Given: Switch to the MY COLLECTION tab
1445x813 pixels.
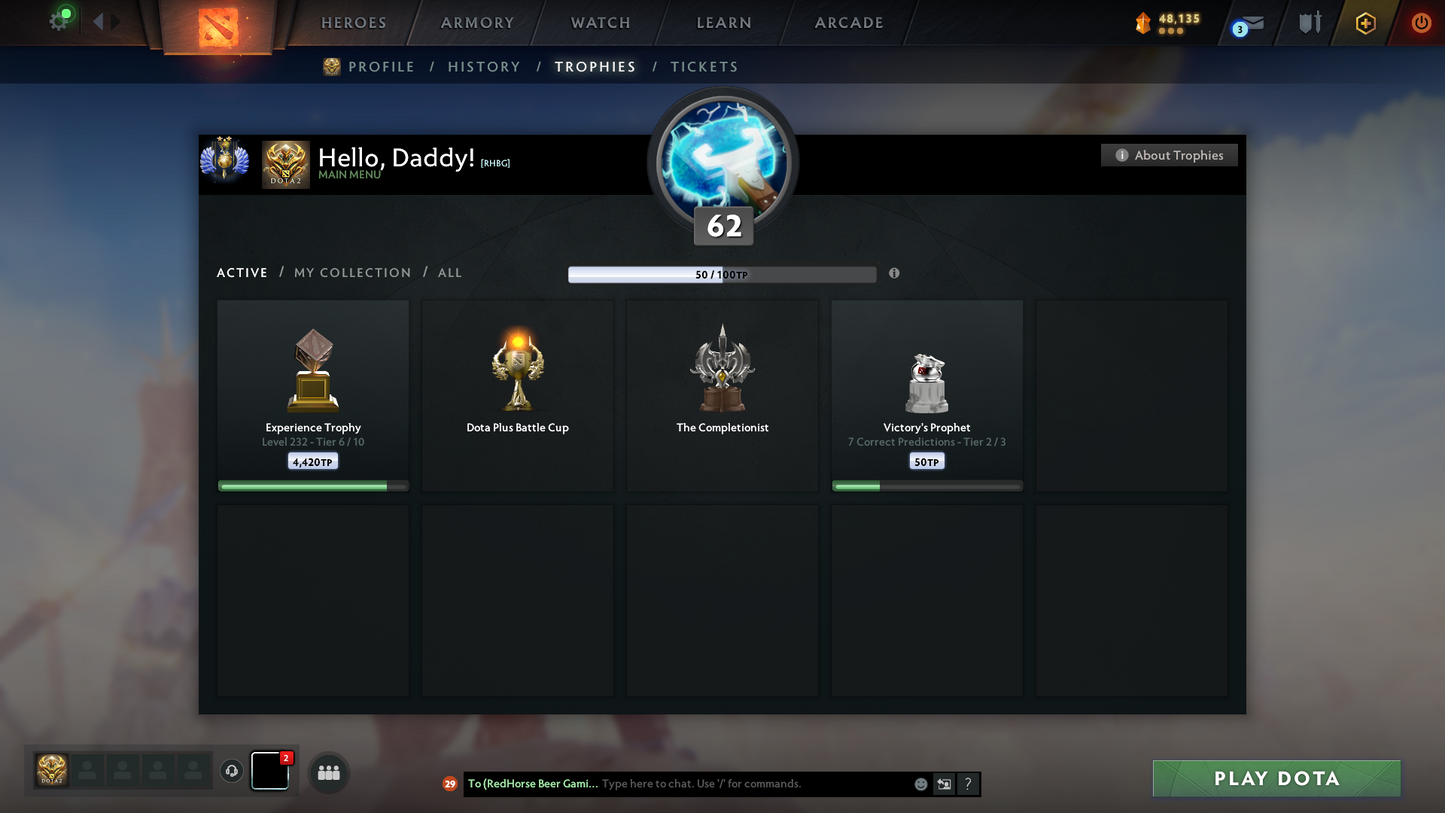Looking at the screenshot, I should pyautogui.click(x=352, y=272).
